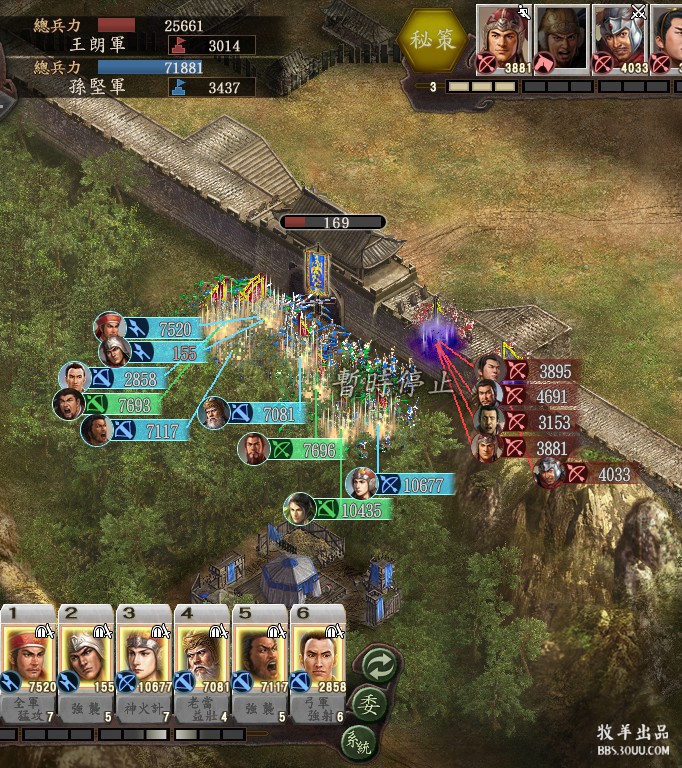Activate the 委 delegate button
Screen dimensions: 682x768
[x=371, y=704]
